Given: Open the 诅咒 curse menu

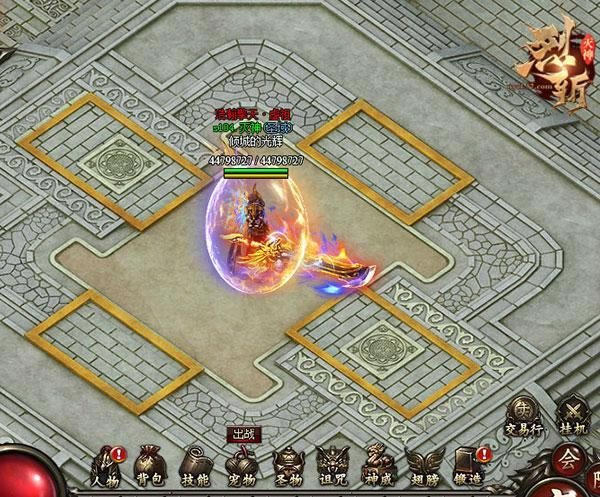Looking at the screenshot, I should click(333, 465).
